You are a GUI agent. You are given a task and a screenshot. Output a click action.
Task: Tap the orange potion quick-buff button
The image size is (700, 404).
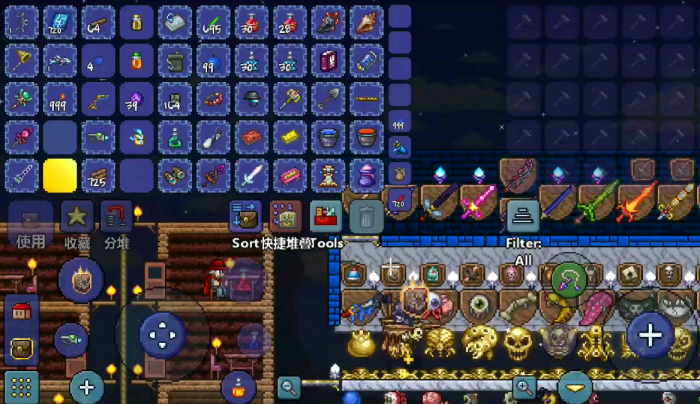tap(238, 385)
